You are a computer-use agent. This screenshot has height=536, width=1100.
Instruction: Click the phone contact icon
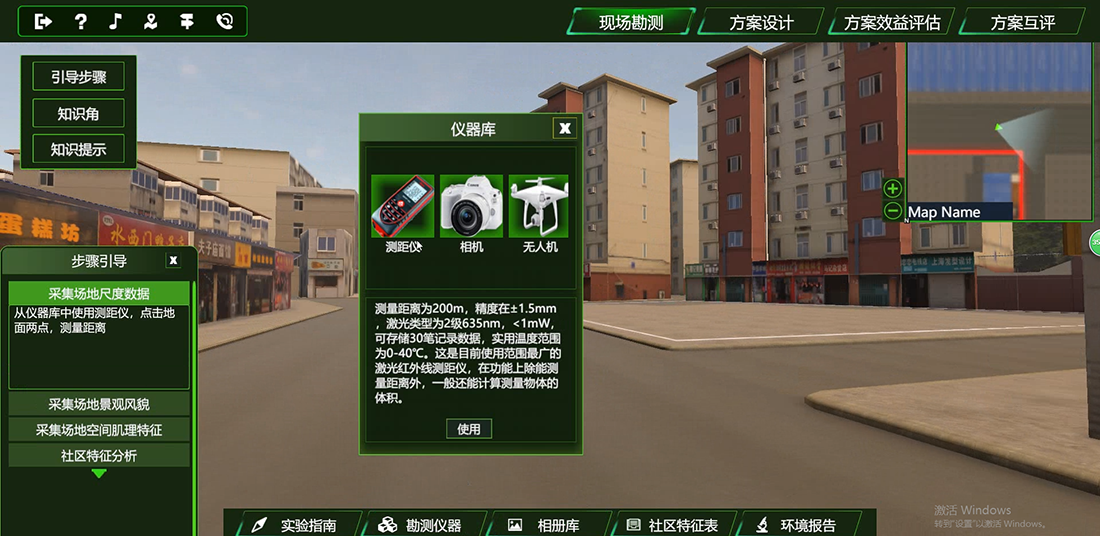(x=224, y=21)
